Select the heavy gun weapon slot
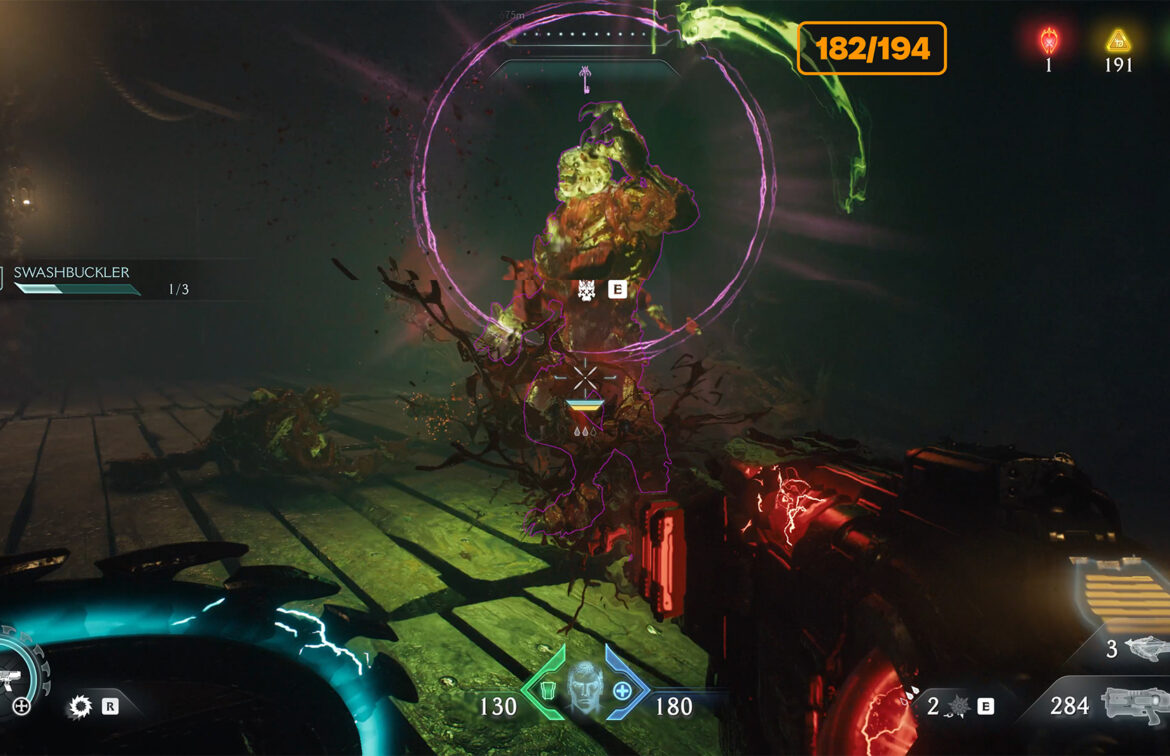The height and width of the screenshot is (756, 1170). (x=1134, y=706)
